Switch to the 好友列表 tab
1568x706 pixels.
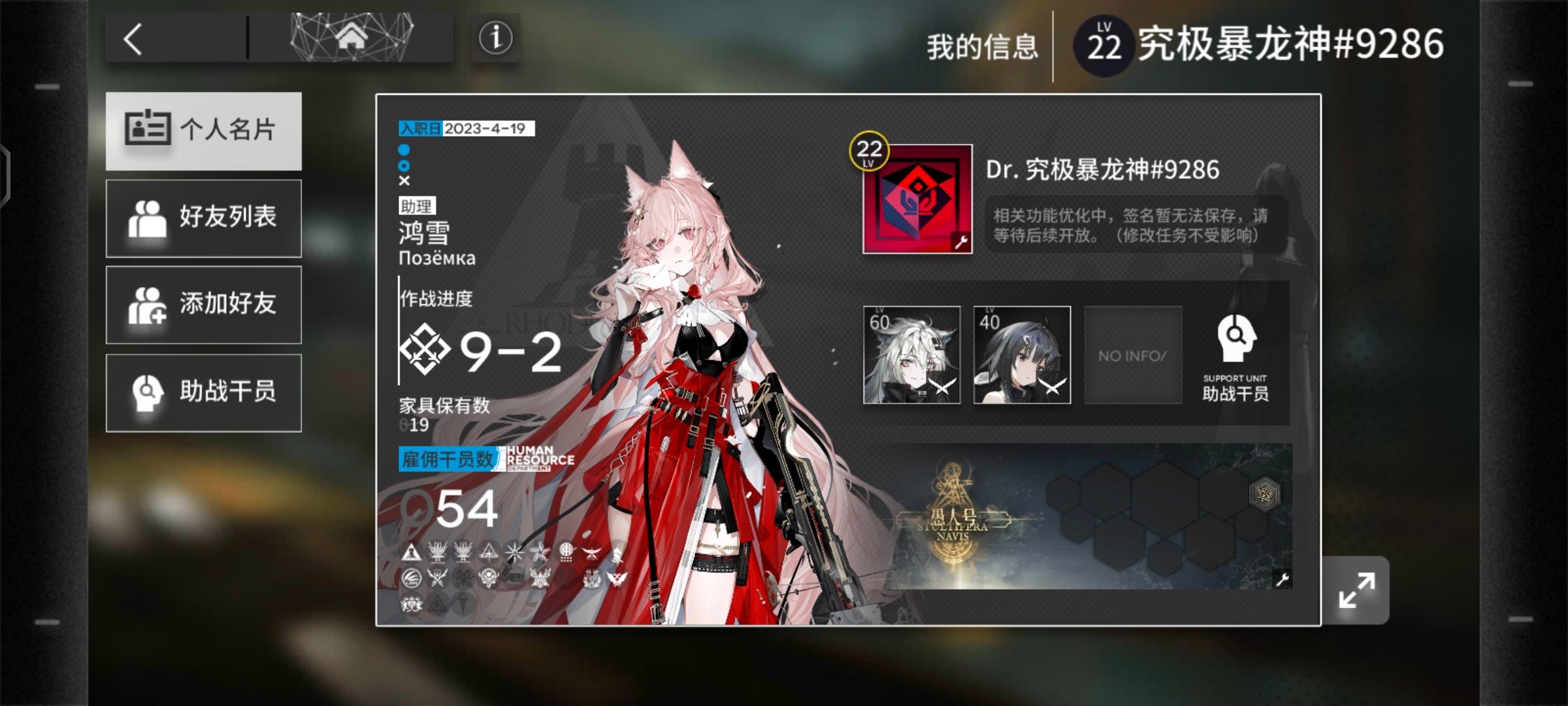[x=203, y=218]
